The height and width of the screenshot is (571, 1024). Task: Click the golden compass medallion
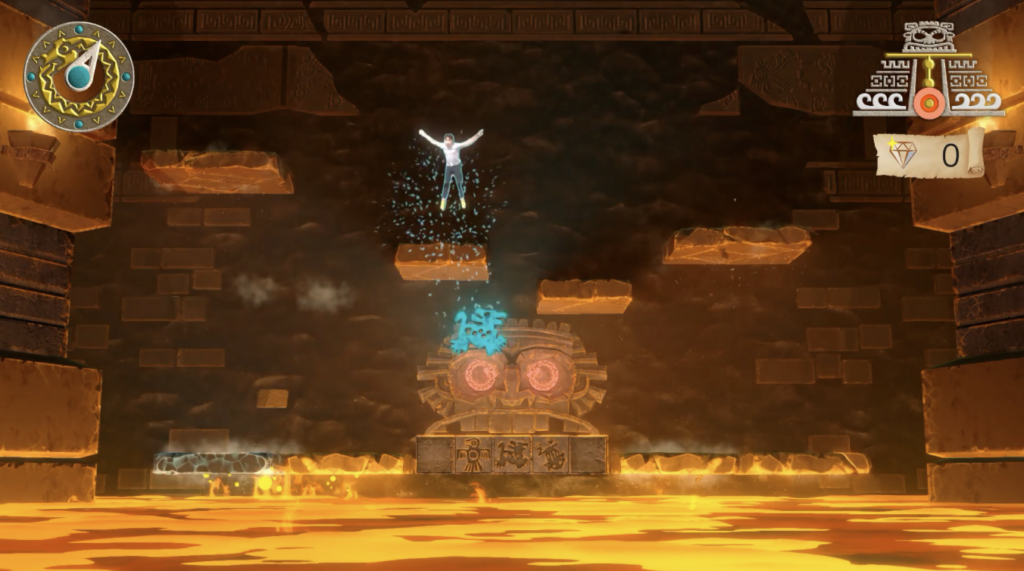(79, 76)
